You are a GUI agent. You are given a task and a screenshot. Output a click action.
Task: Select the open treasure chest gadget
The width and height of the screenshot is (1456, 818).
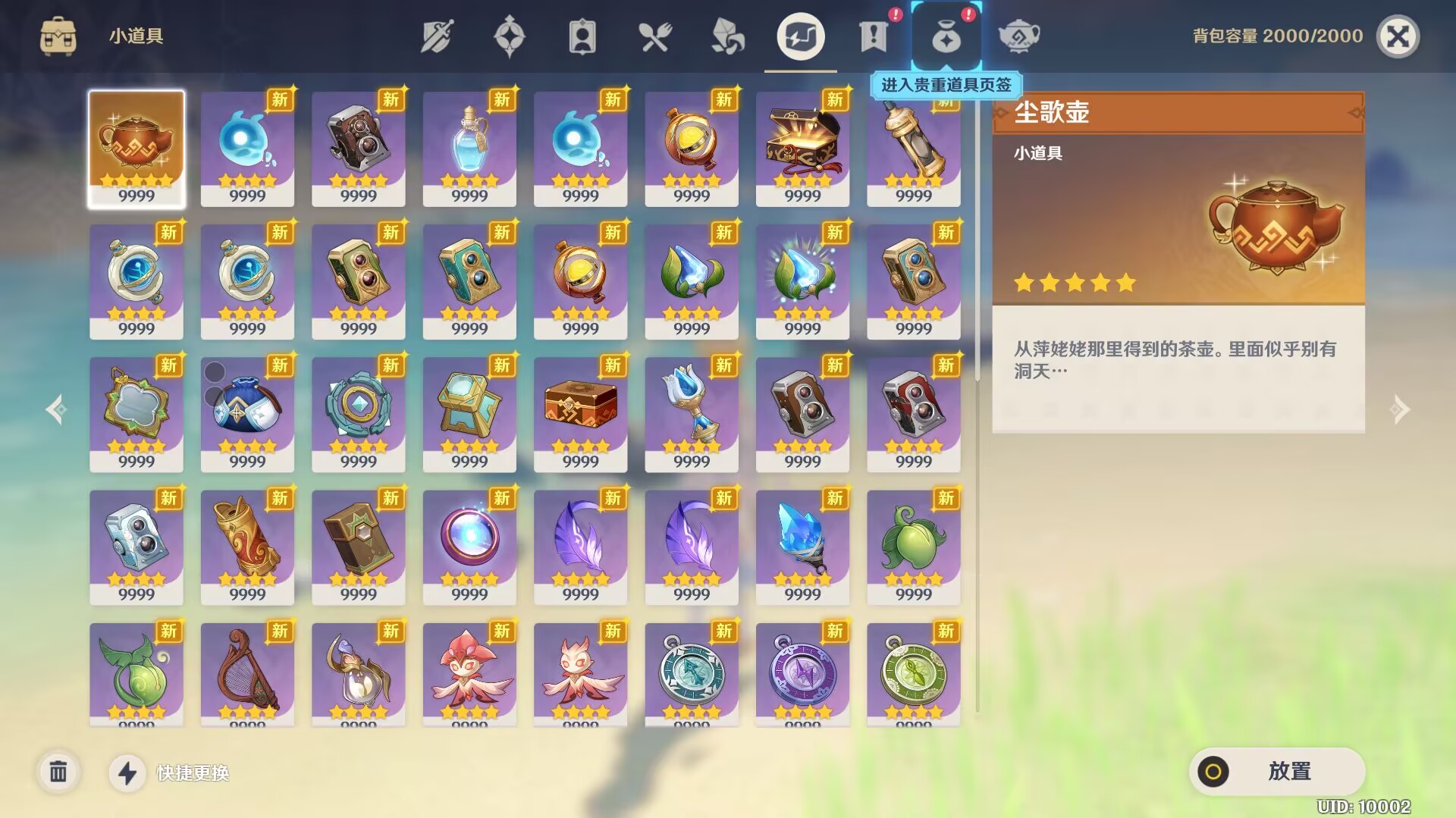[x=802, y=148]
